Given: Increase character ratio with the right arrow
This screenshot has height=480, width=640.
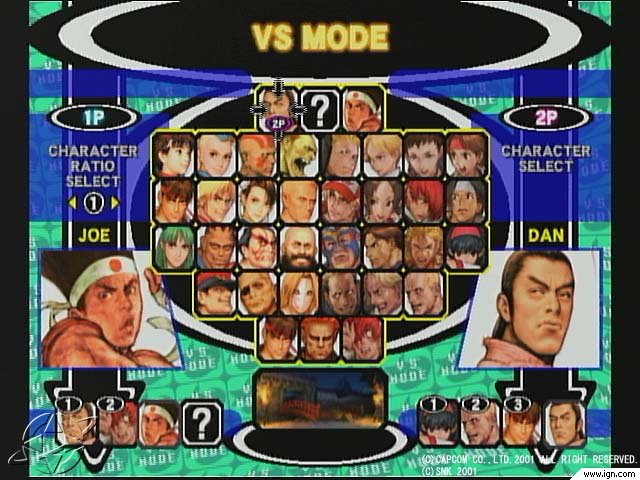Looking at the screenshot, I should click(x=116, y=202).
